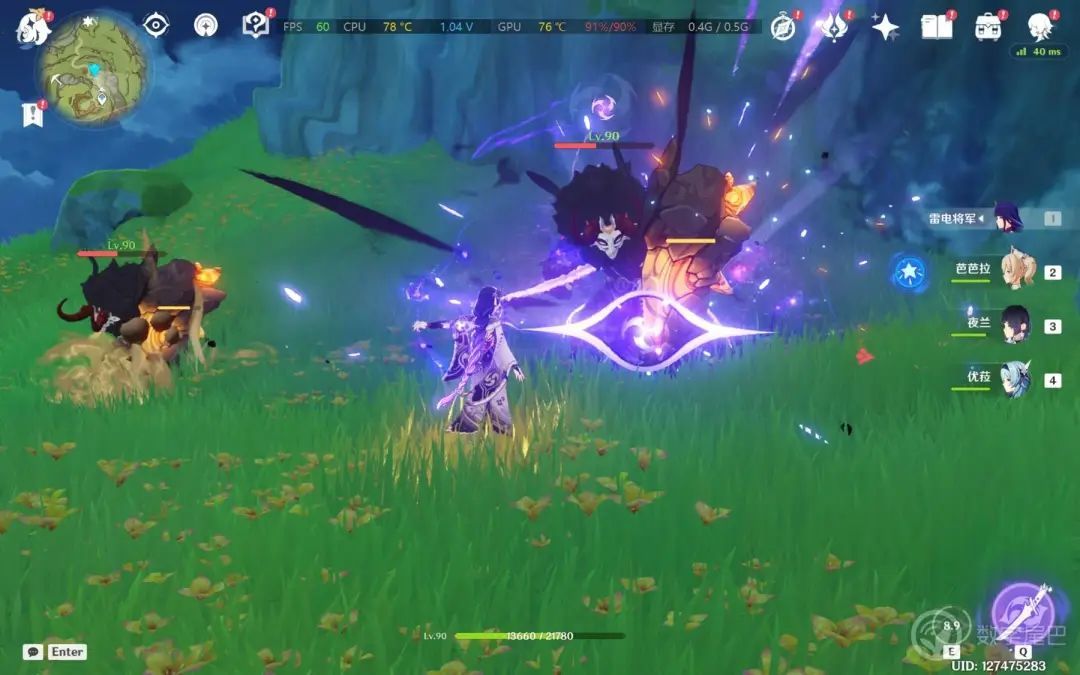Screen dimensions: 1080x675
Task: Switch to party member 芭芭拉
Action: click(x=1017, y=271)
